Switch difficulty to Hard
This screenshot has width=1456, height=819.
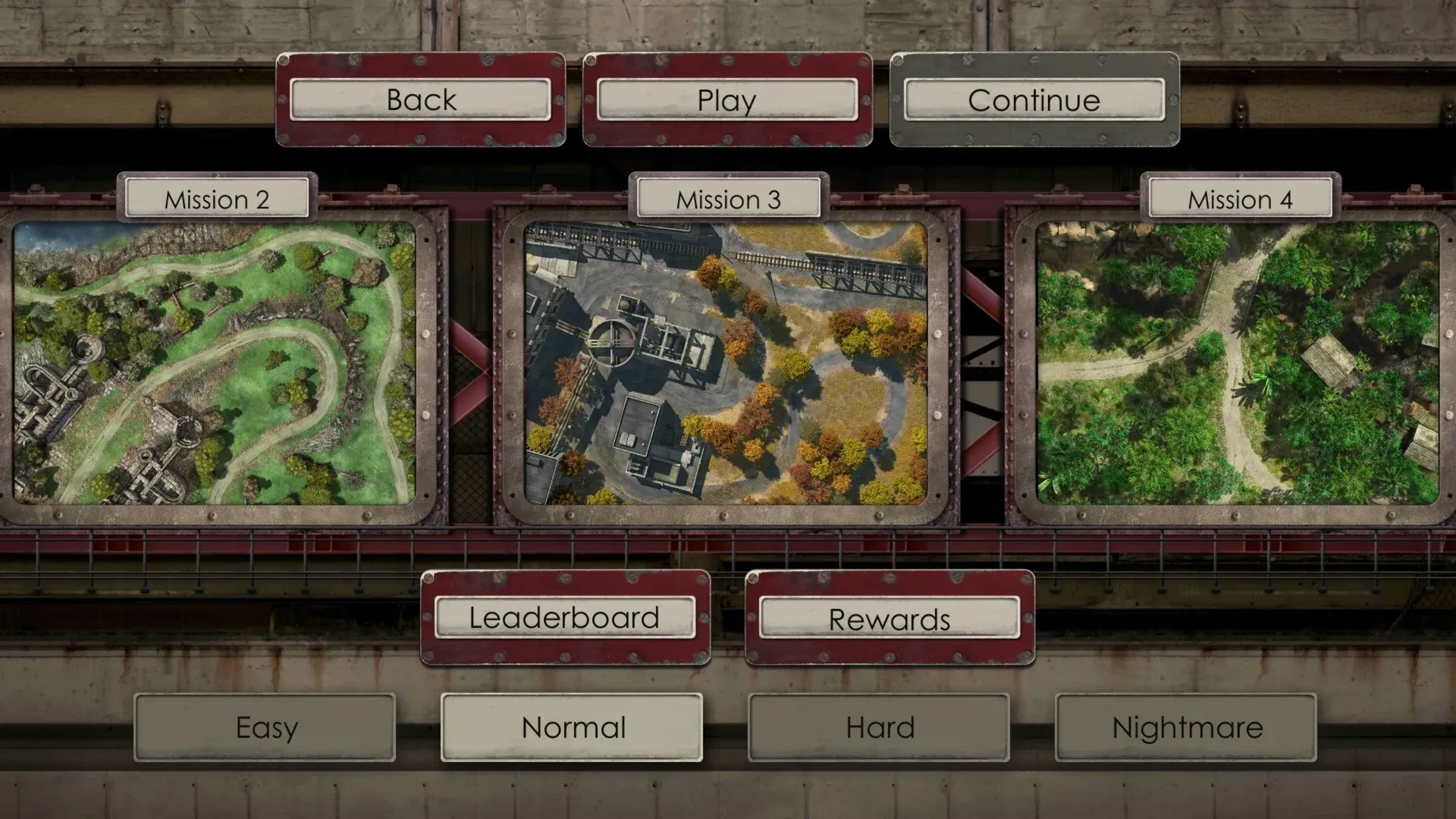879,728
